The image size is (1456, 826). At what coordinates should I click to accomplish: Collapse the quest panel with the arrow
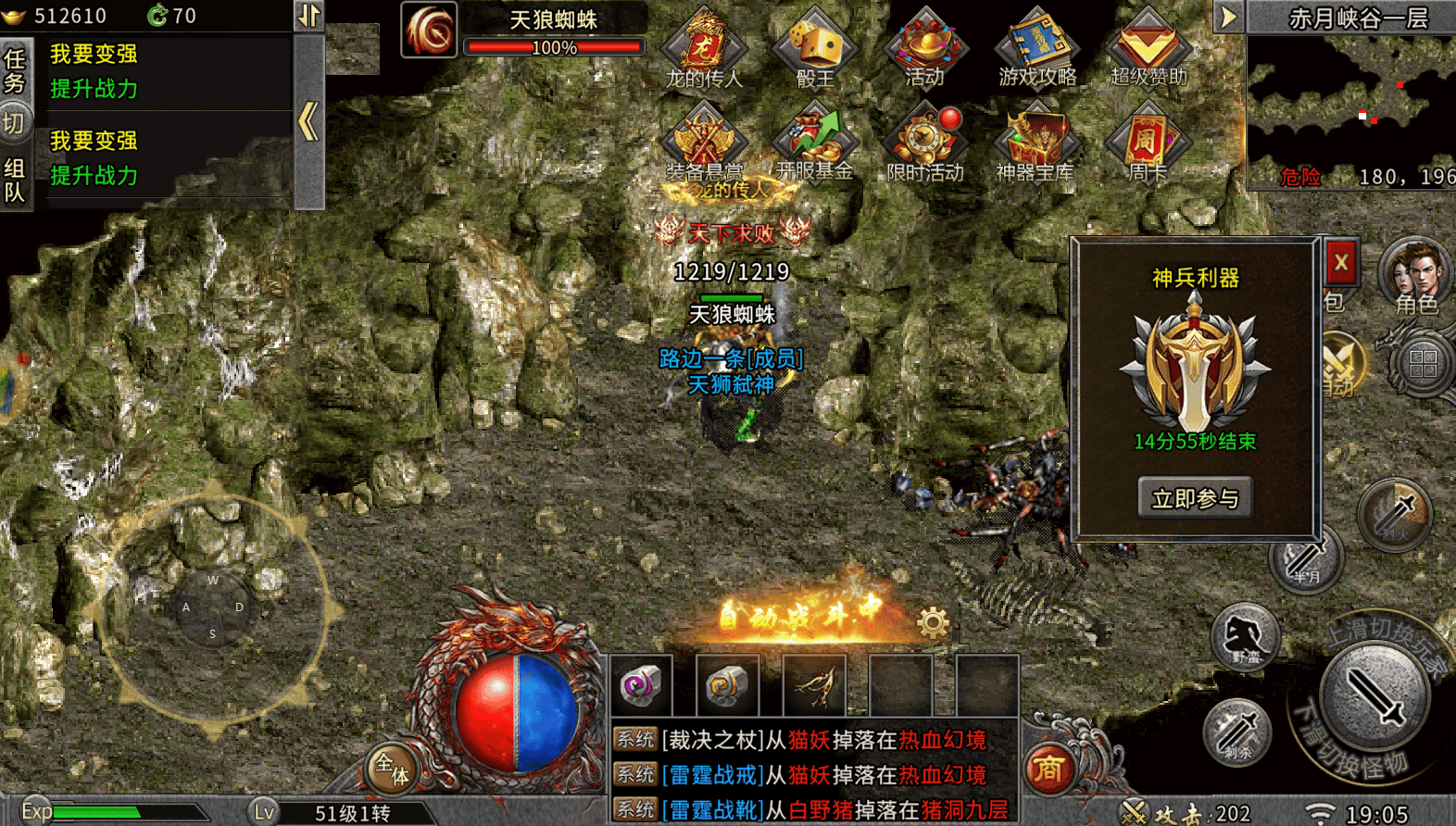(x=308, y=121)
